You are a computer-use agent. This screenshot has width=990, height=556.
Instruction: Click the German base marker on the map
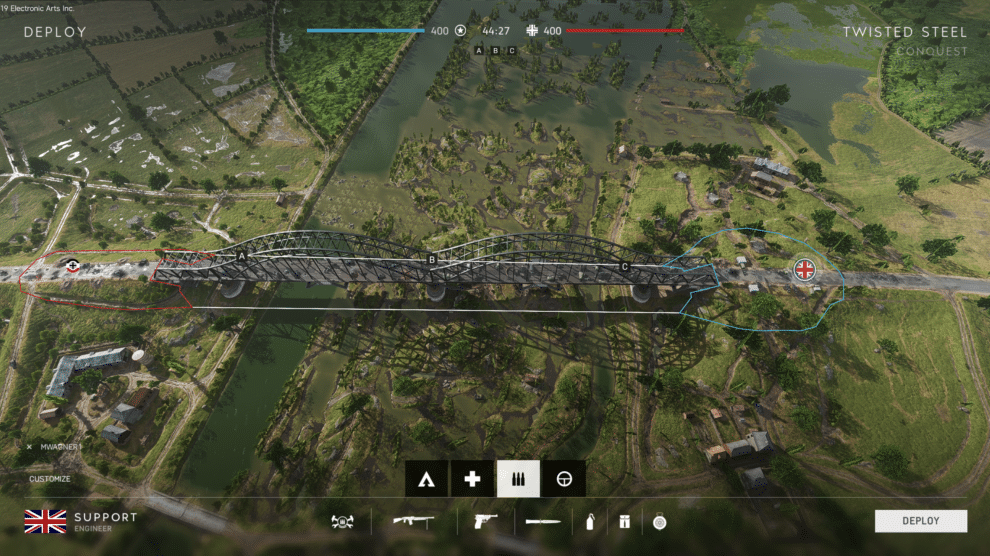tap(71, 265)
